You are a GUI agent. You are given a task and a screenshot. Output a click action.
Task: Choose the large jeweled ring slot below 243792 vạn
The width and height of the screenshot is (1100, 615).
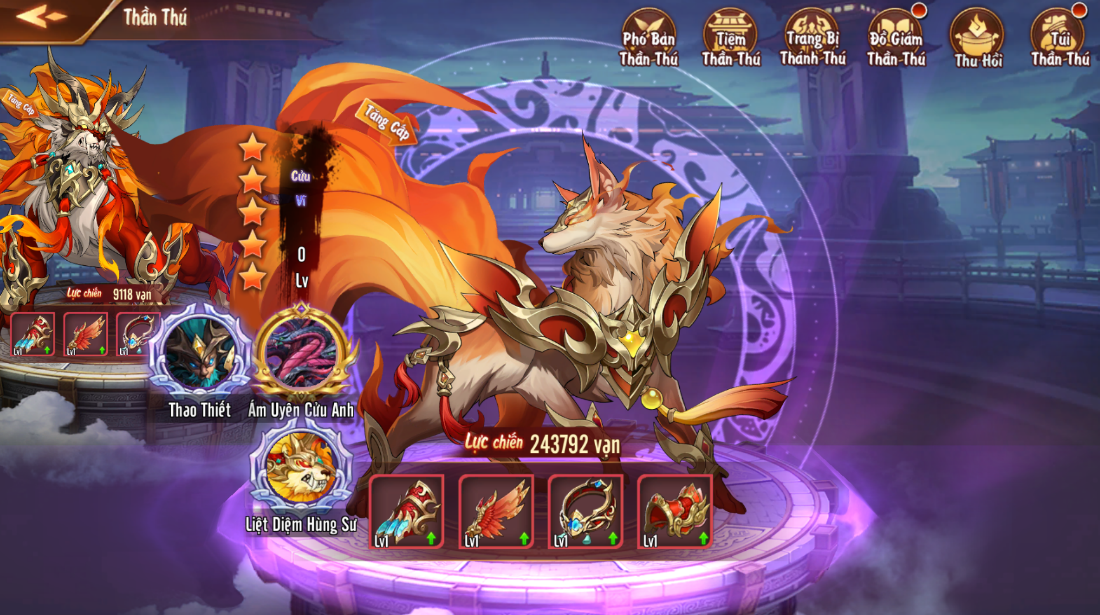click(585, 512)
